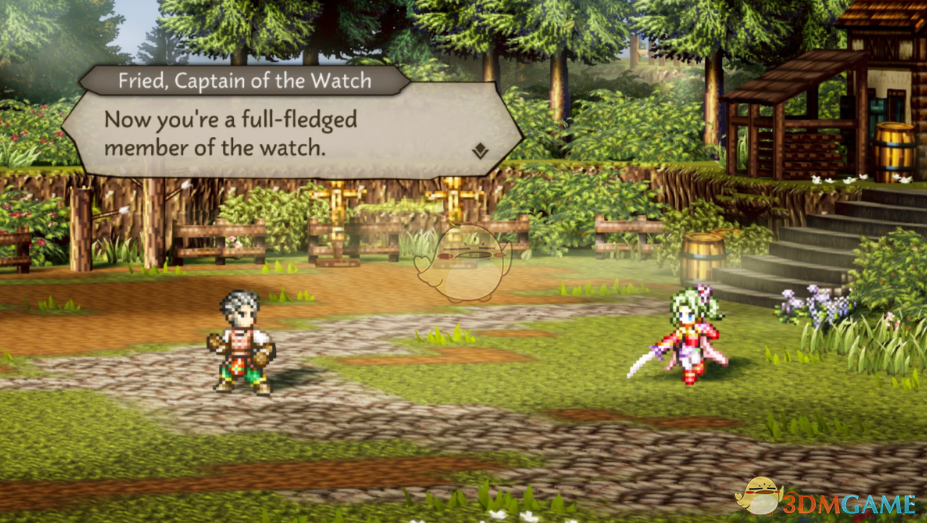
Task: Advance dialogue with the diamond arrow indicator
Action: click(481, 151)
